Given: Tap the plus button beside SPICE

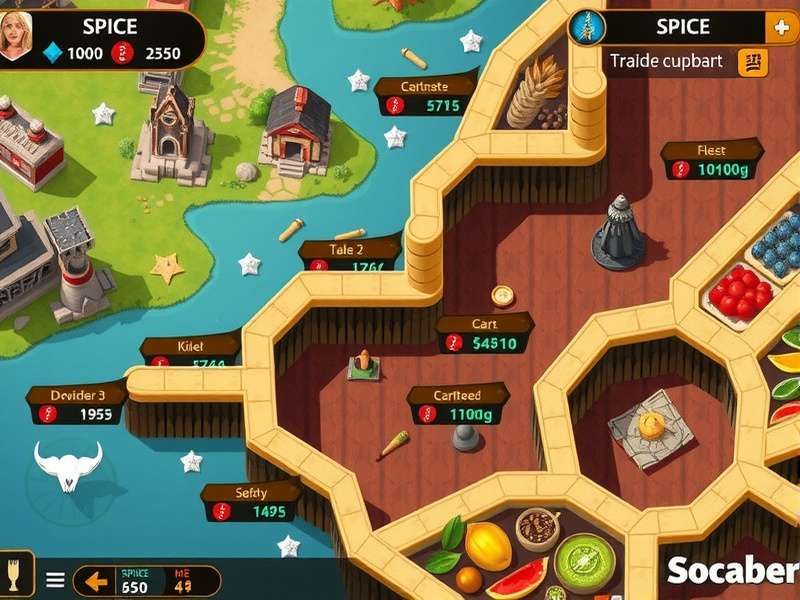Looking at the screenshot, I should tap(780, 28).
